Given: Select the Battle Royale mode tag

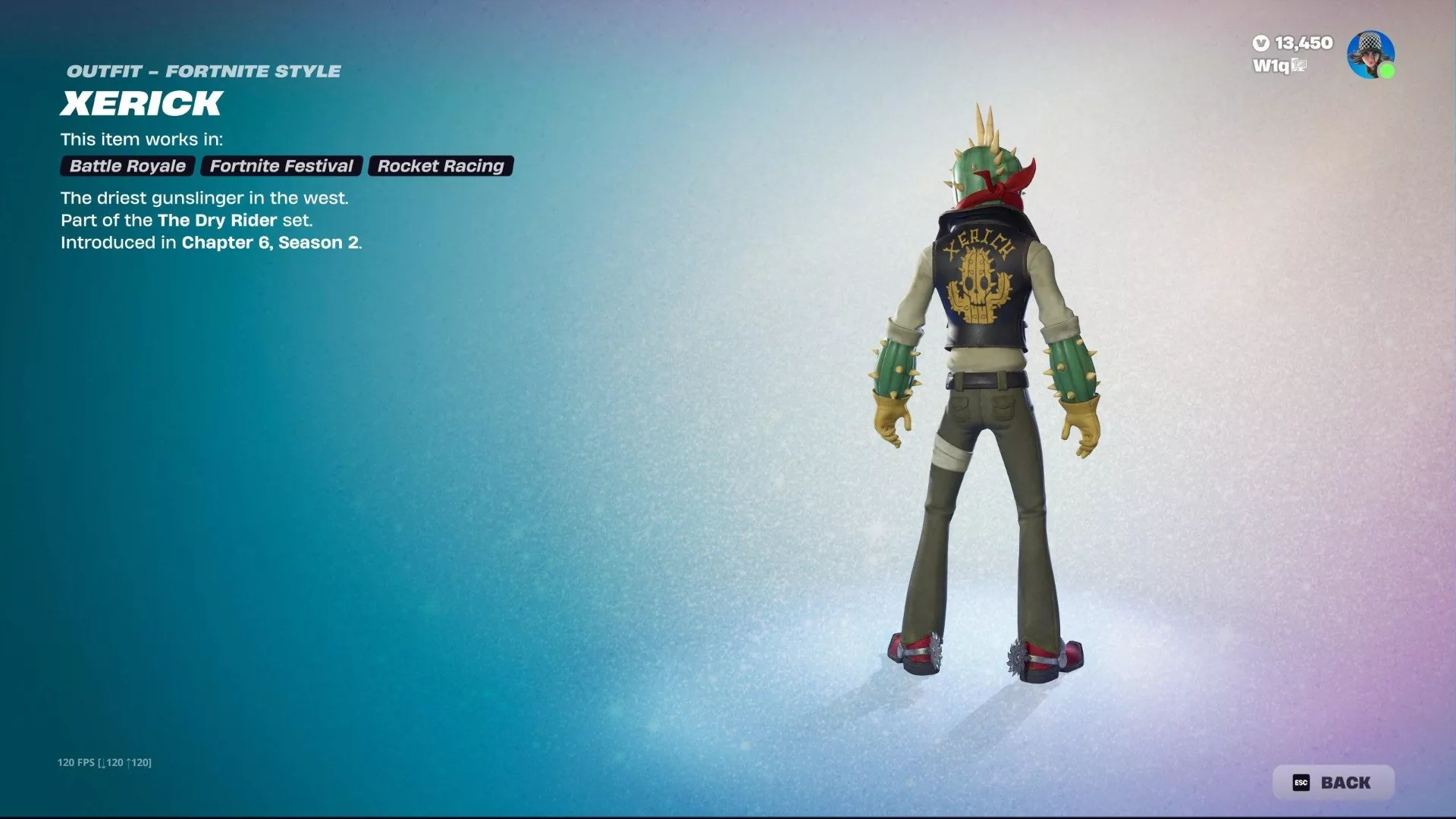Looking at the screenshot, I should click(x=127, y=166).
